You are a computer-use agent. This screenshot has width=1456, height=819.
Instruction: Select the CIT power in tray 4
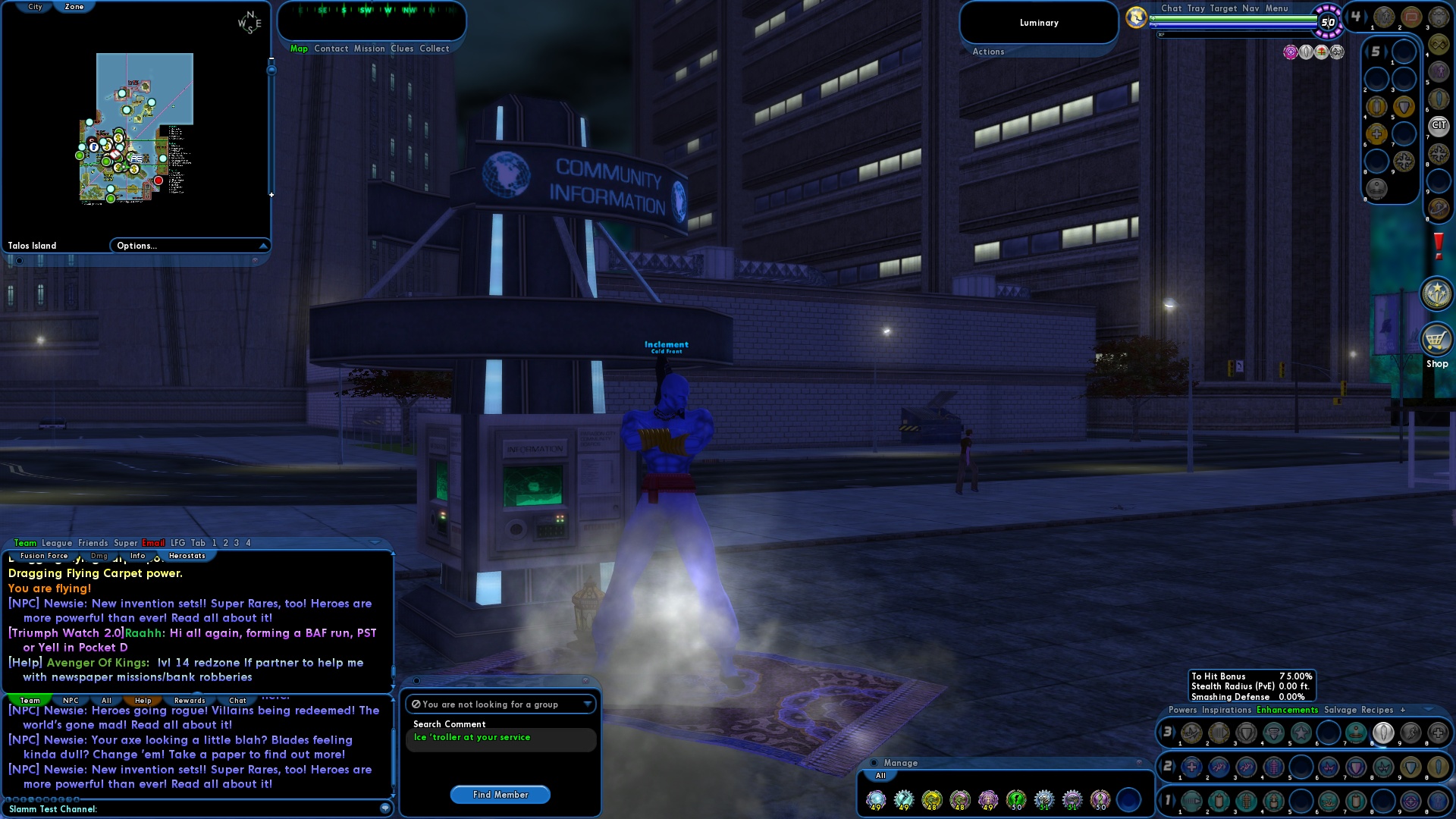coord(1439,126)
